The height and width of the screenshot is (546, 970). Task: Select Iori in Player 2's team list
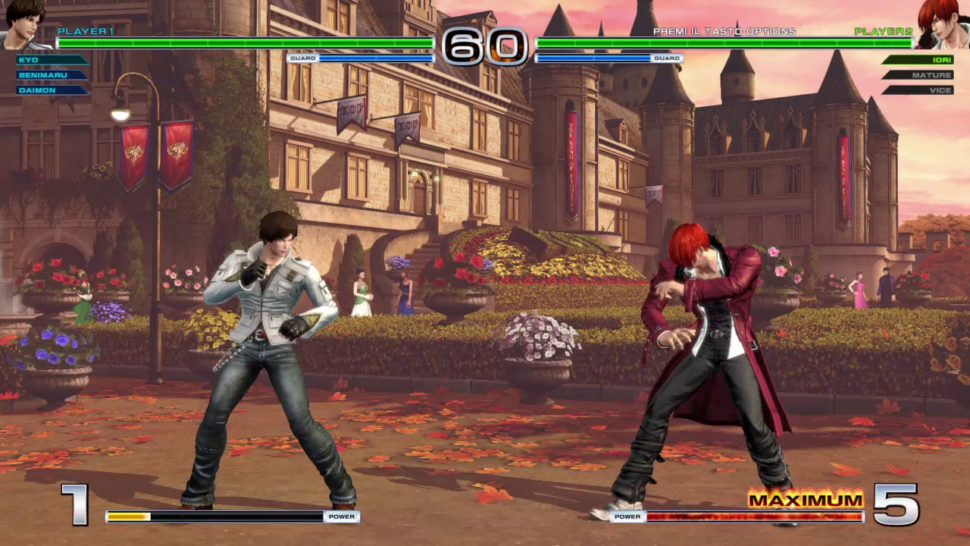coord(920,60)
